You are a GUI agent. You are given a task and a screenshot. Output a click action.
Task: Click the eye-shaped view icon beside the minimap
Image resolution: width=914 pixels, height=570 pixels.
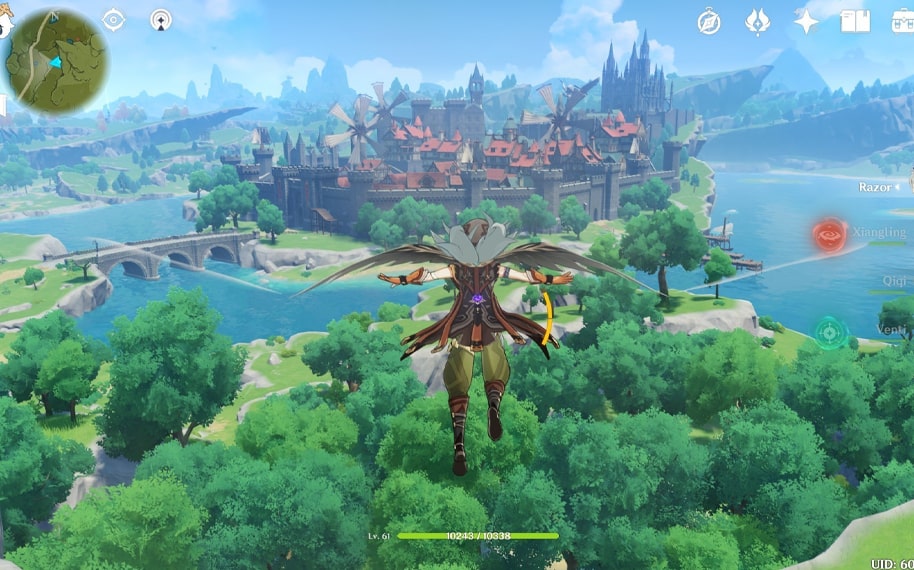pyautogui.click(x=114, y=19)
